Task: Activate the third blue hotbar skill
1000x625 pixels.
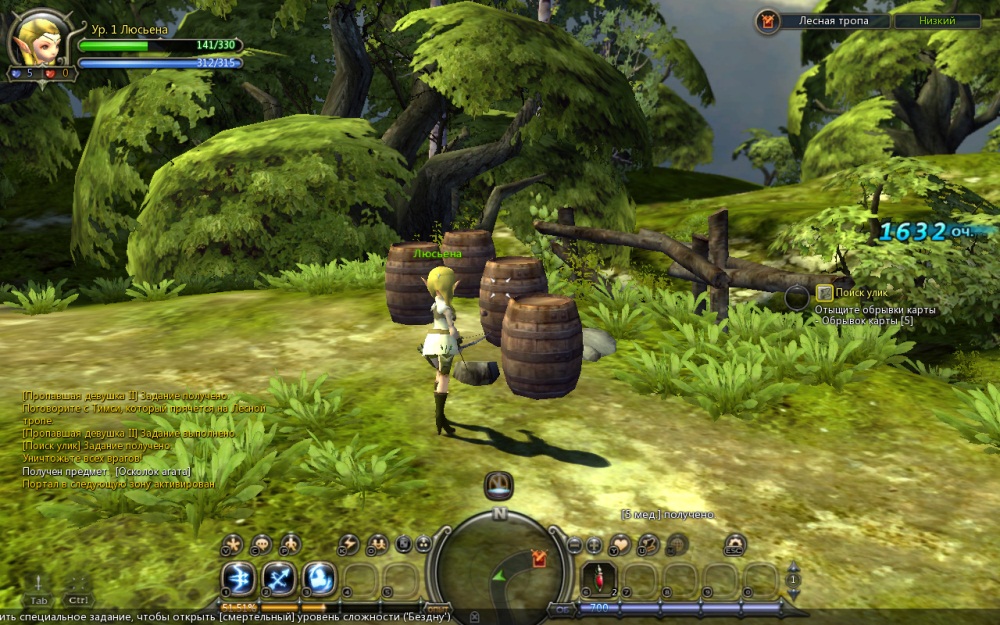Action: 319,578
